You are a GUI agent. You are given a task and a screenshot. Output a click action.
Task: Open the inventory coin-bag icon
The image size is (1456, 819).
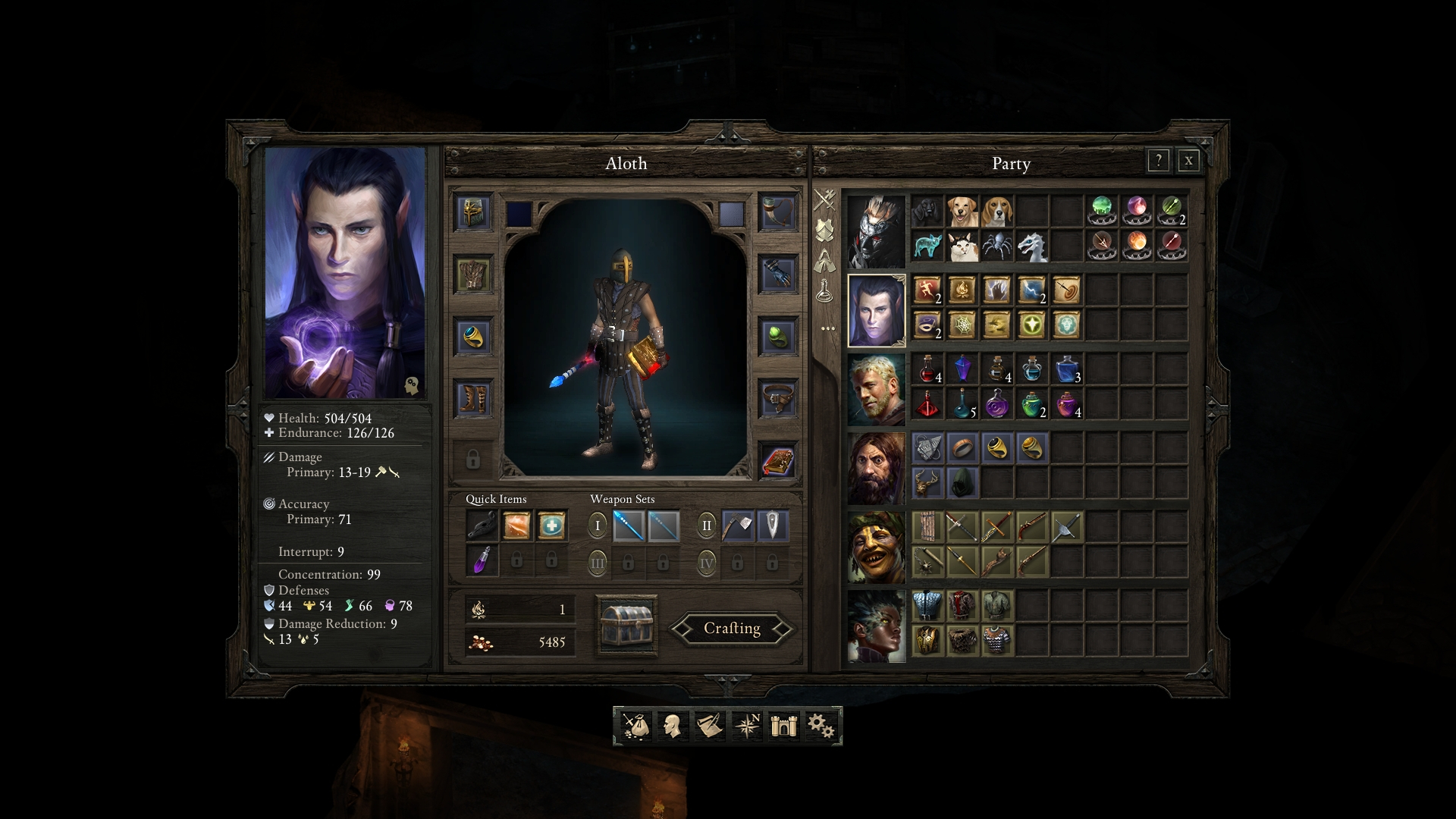coord(635,726)
